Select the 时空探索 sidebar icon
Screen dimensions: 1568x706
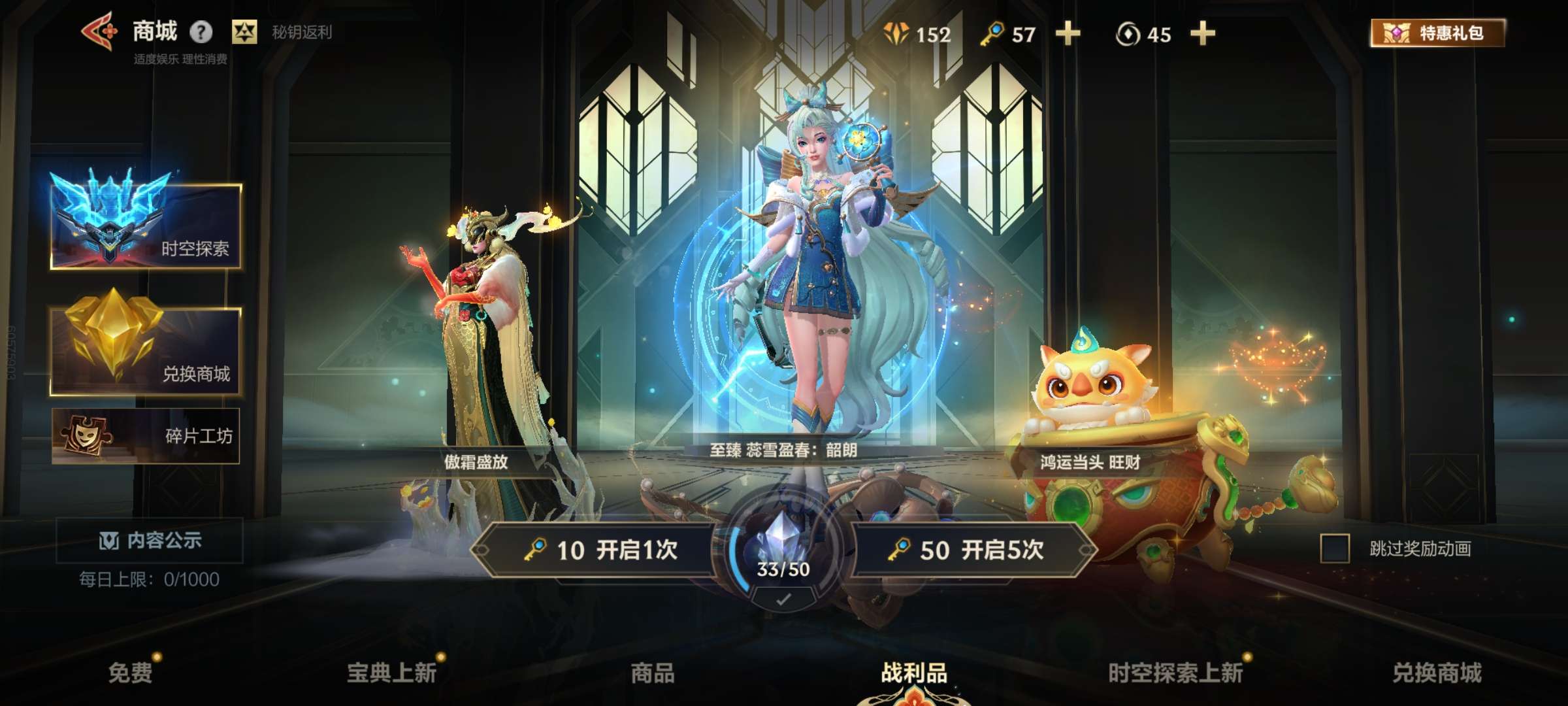(108, 216)
